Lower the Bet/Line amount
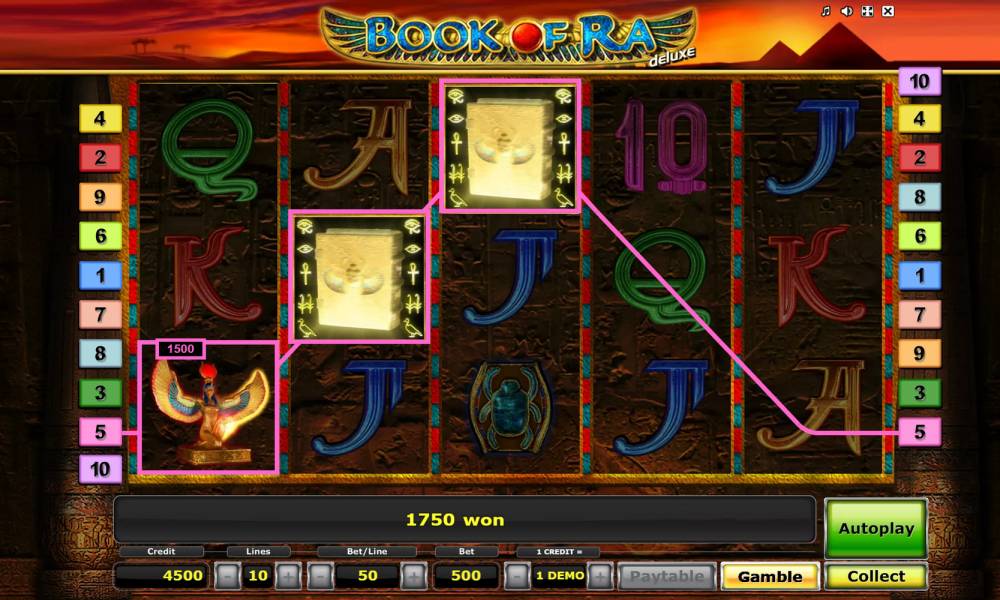This screenshot has width=1000, height=600. click(320, 576)
